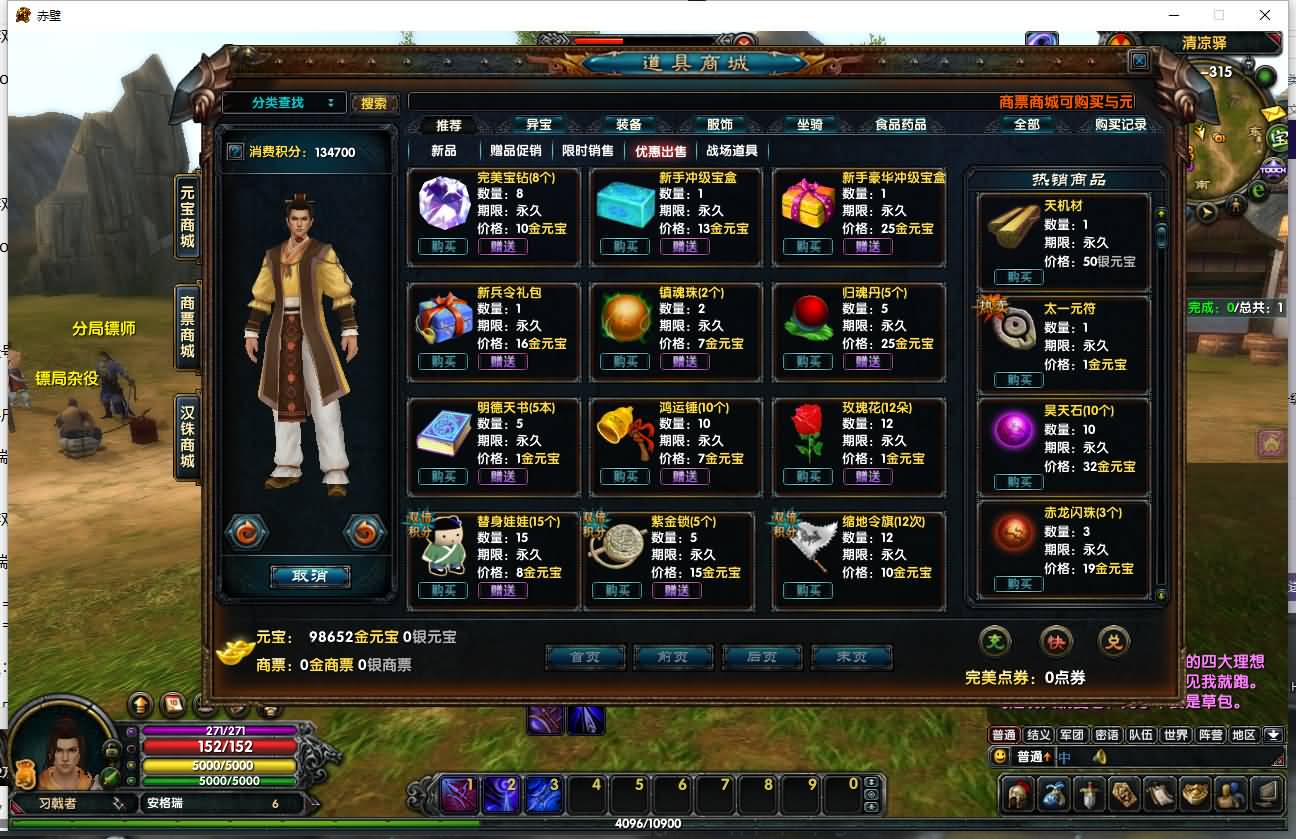This screenshot has width=1296, height=839.
Task: Select the 坐骑 tab
Action: (x=809, y=125)
